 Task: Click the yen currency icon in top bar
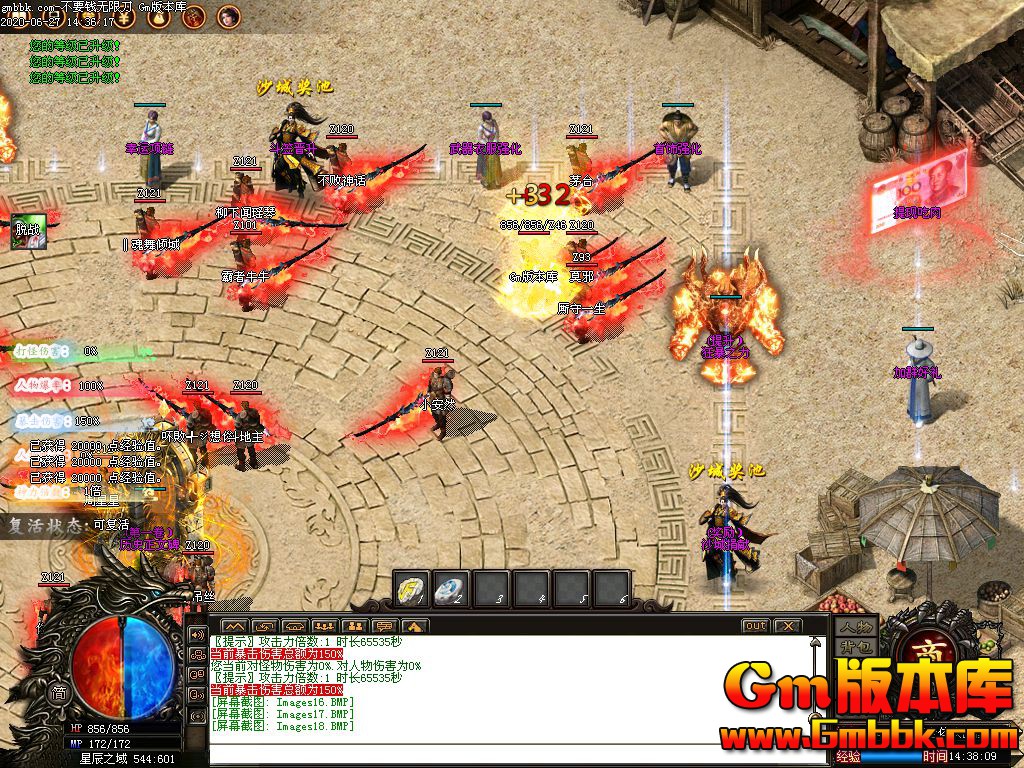tap(122, 17)
